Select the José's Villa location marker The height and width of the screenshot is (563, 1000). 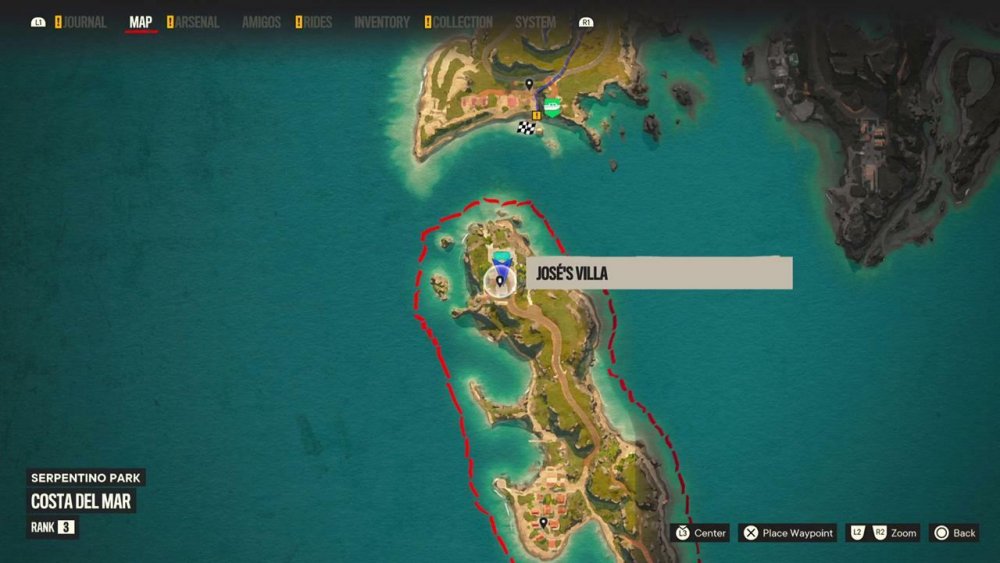coord(499,282)
